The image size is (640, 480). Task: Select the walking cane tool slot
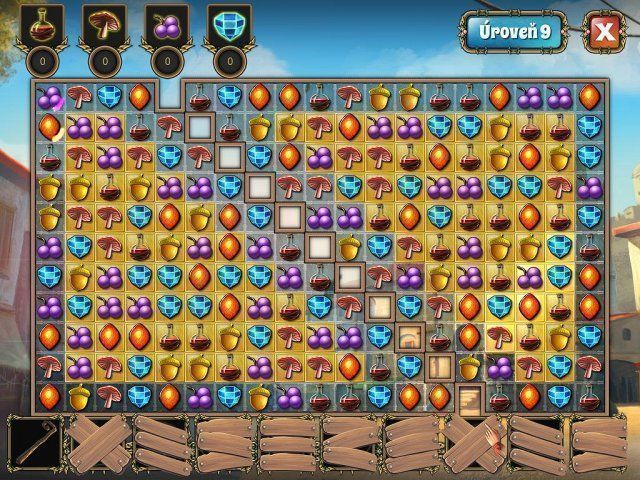[x=35, y=442]
